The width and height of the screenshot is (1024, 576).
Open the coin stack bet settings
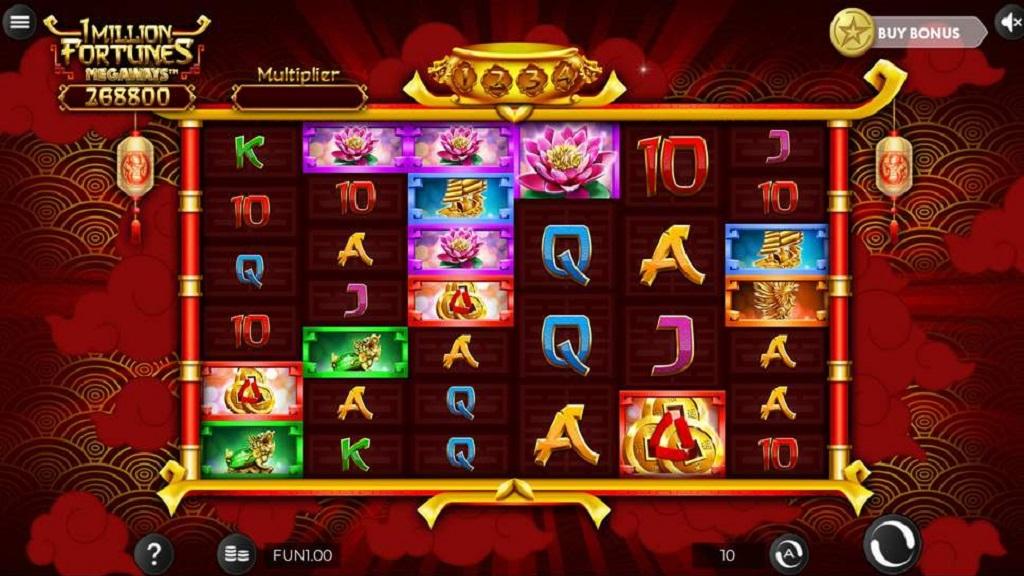click(236, 555)
